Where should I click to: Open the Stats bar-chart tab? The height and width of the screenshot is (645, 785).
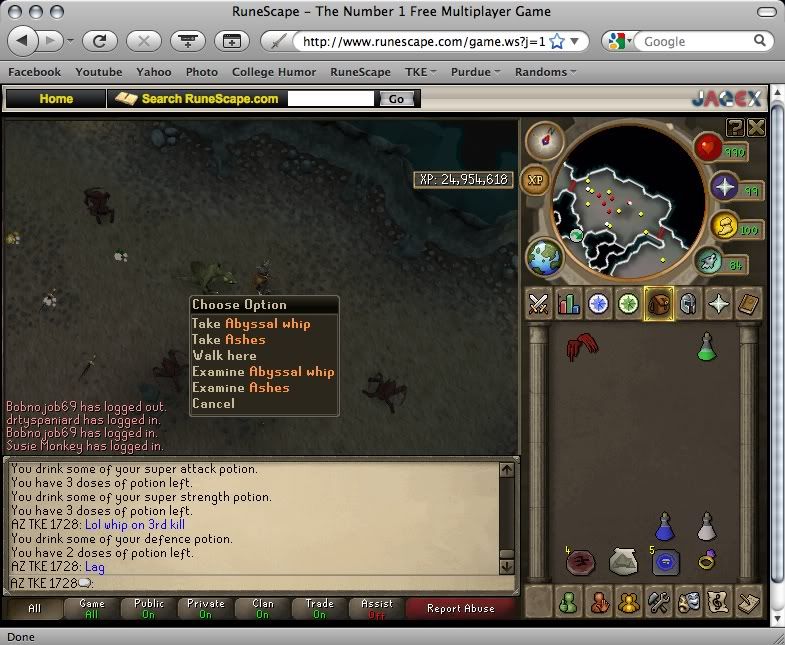(569, 304)
